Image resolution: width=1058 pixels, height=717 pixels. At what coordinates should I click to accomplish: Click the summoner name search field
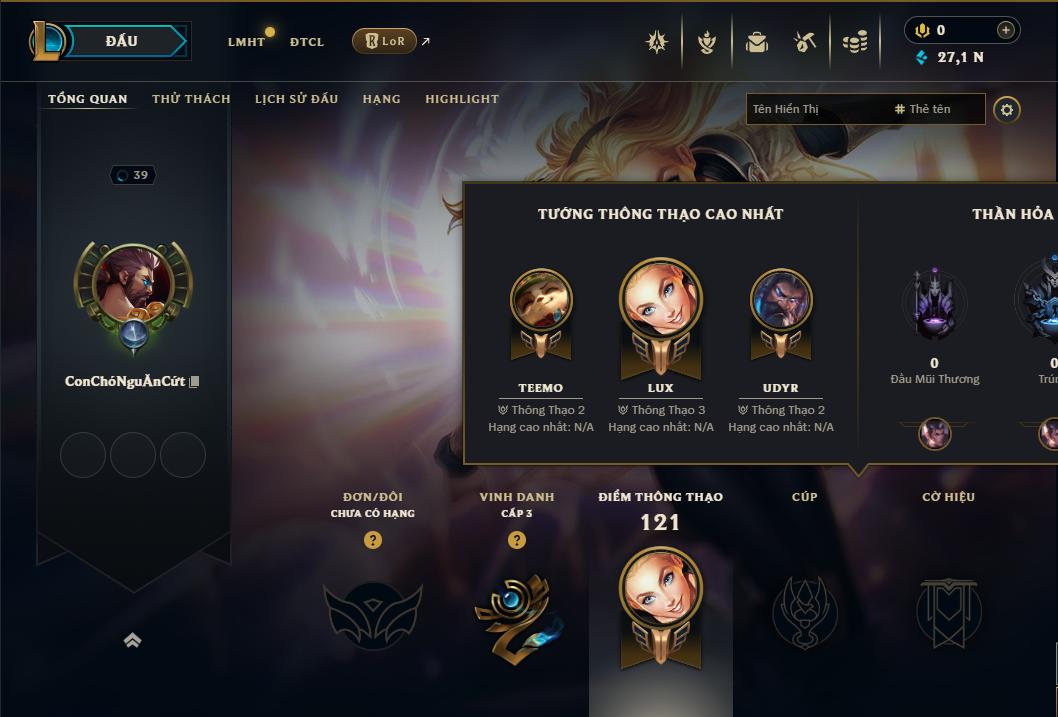[x=815, y=109]
